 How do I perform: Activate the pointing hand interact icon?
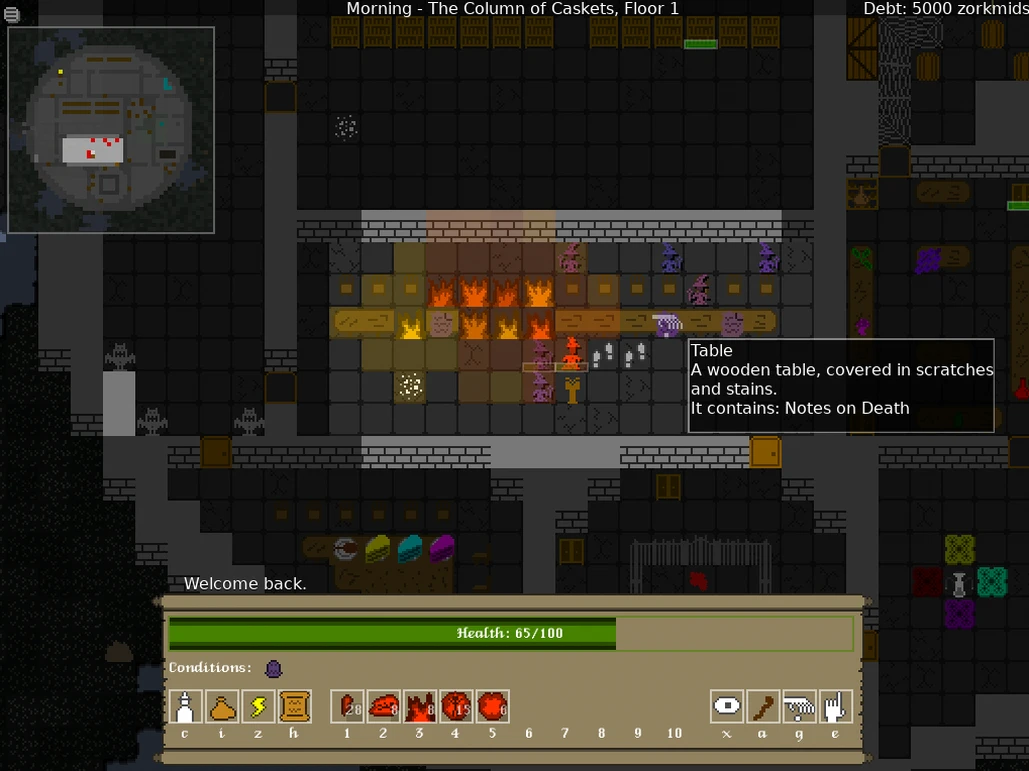(835, 706)
